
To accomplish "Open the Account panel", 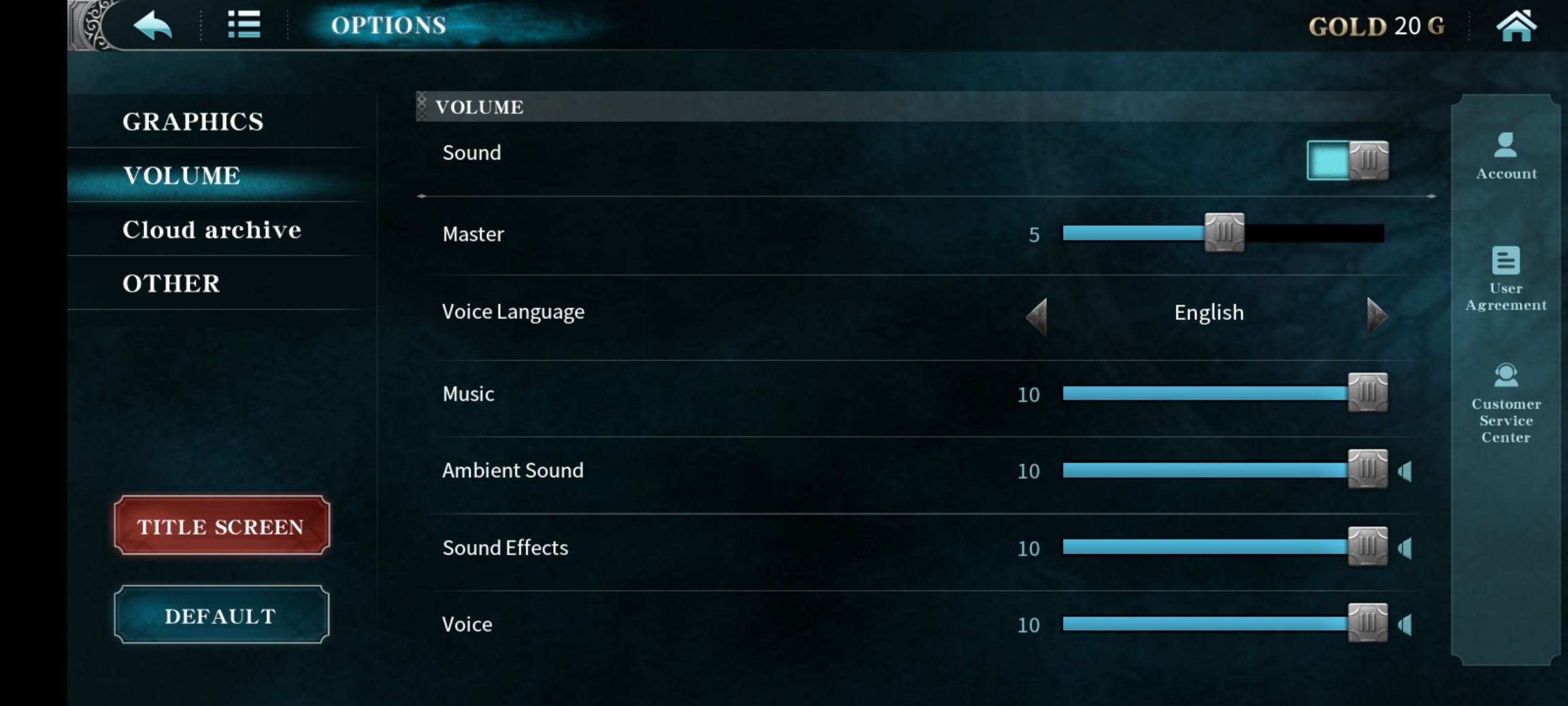I will tap(1506, 157).
